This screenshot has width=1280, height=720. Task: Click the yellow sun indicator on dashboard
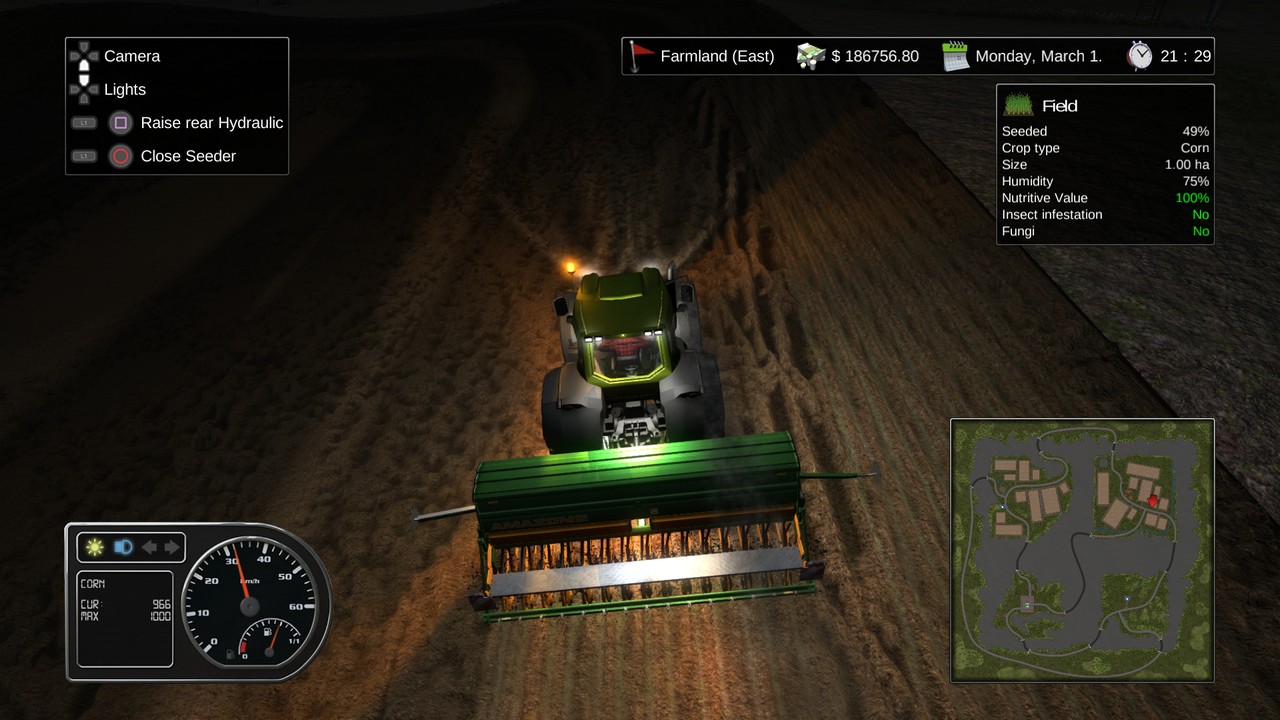95,547
